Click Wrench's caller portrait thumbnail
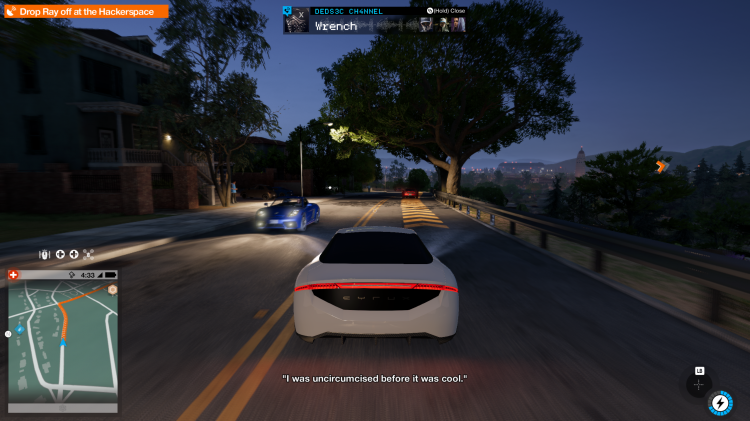 pyautogui.click(x=296, y=20)
